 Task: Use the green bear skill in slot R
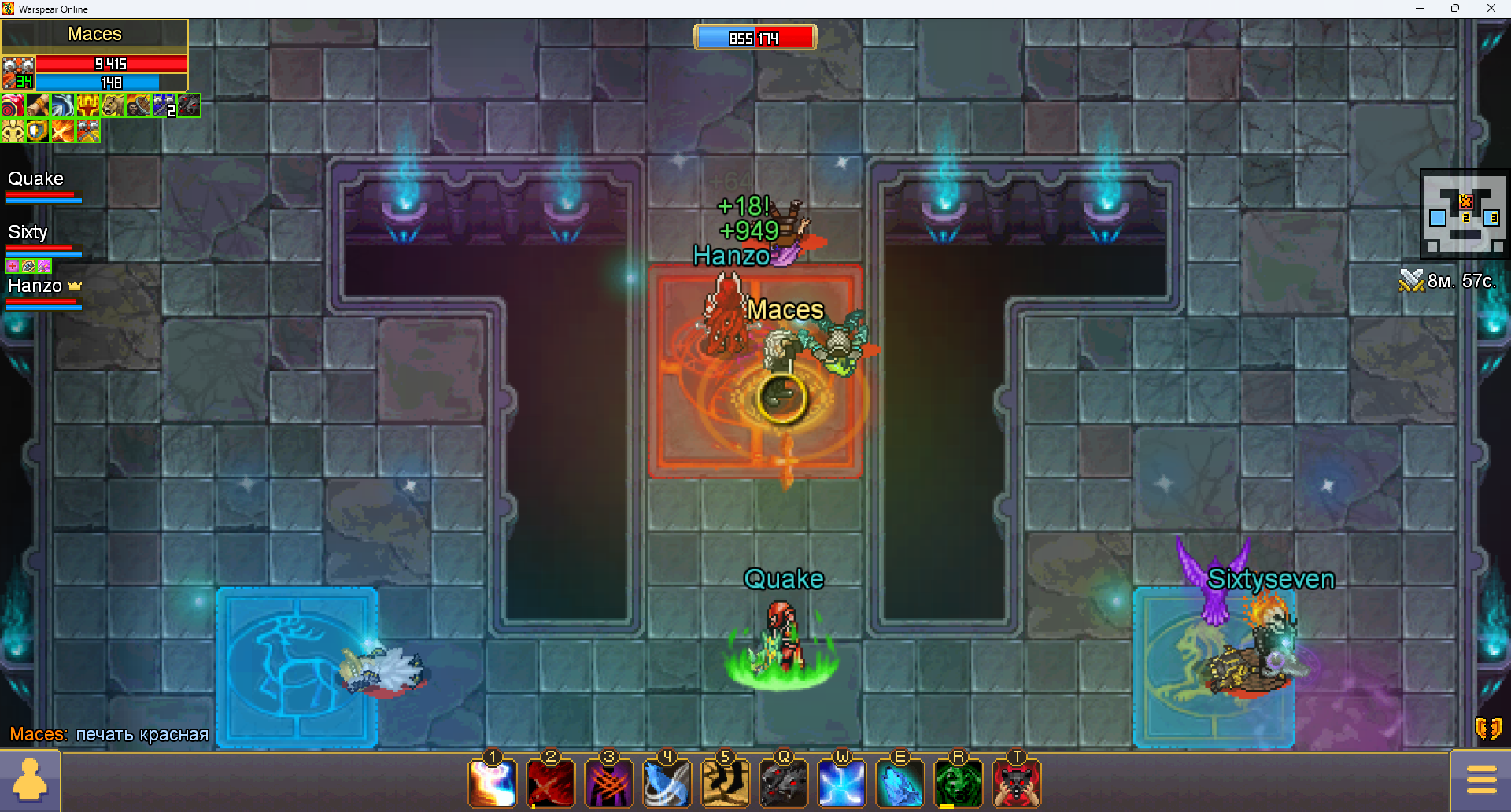click(959, 784)
